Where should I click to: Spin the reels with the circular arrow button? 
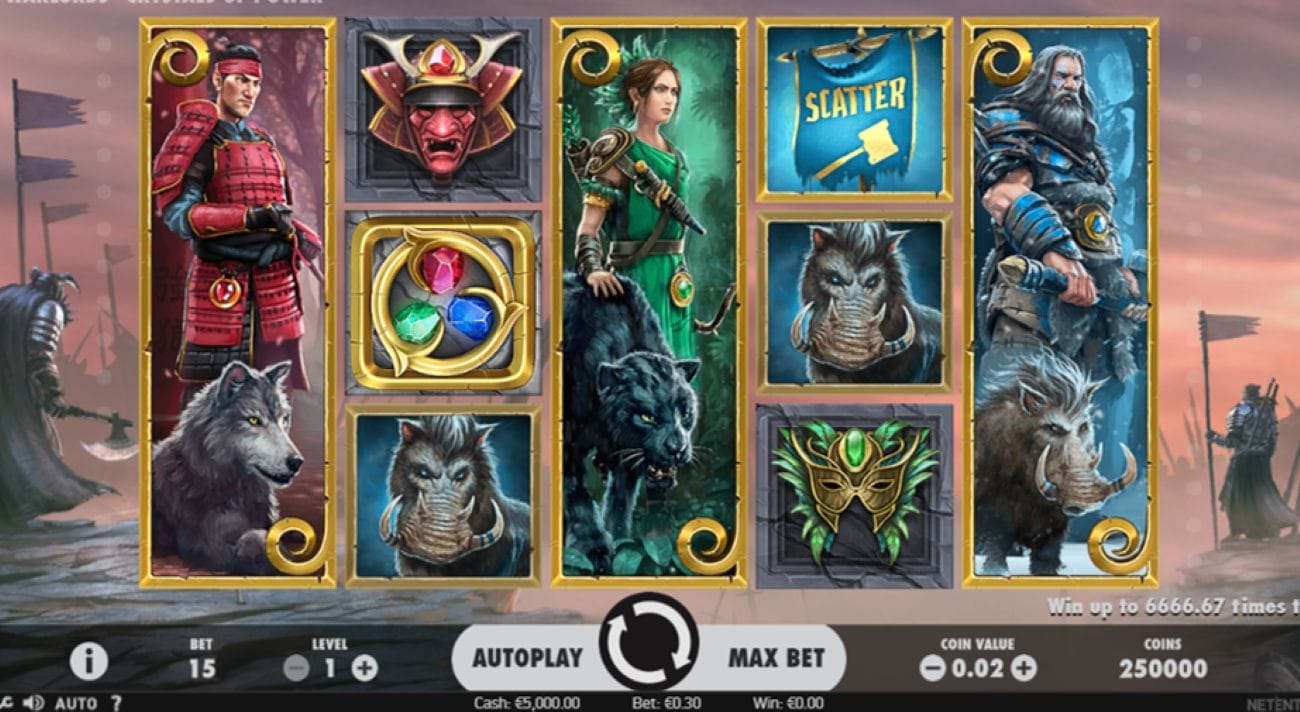648,641
